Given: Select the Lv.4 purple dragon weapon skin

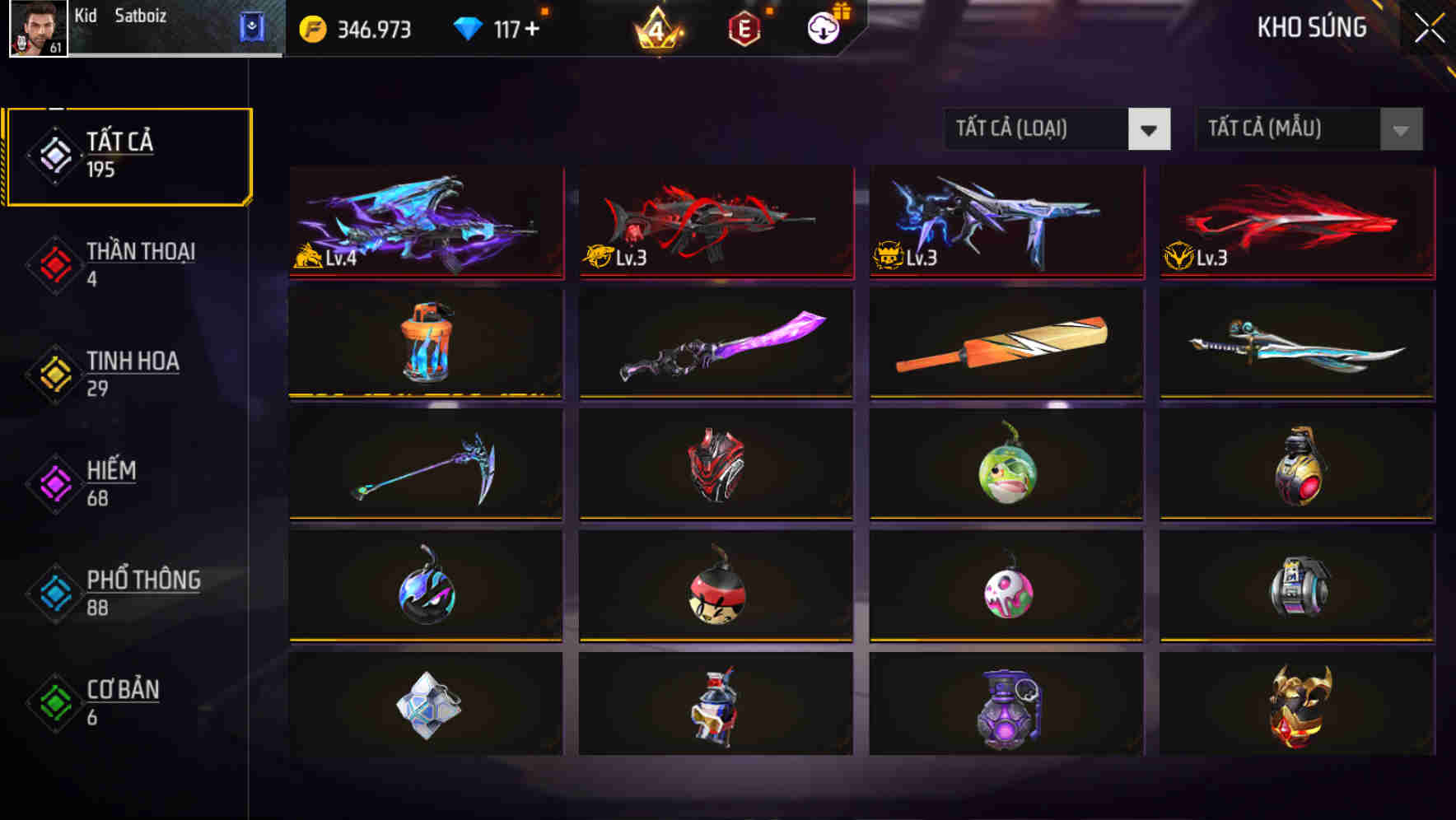Looking at the screenshot, I should 425,222.
